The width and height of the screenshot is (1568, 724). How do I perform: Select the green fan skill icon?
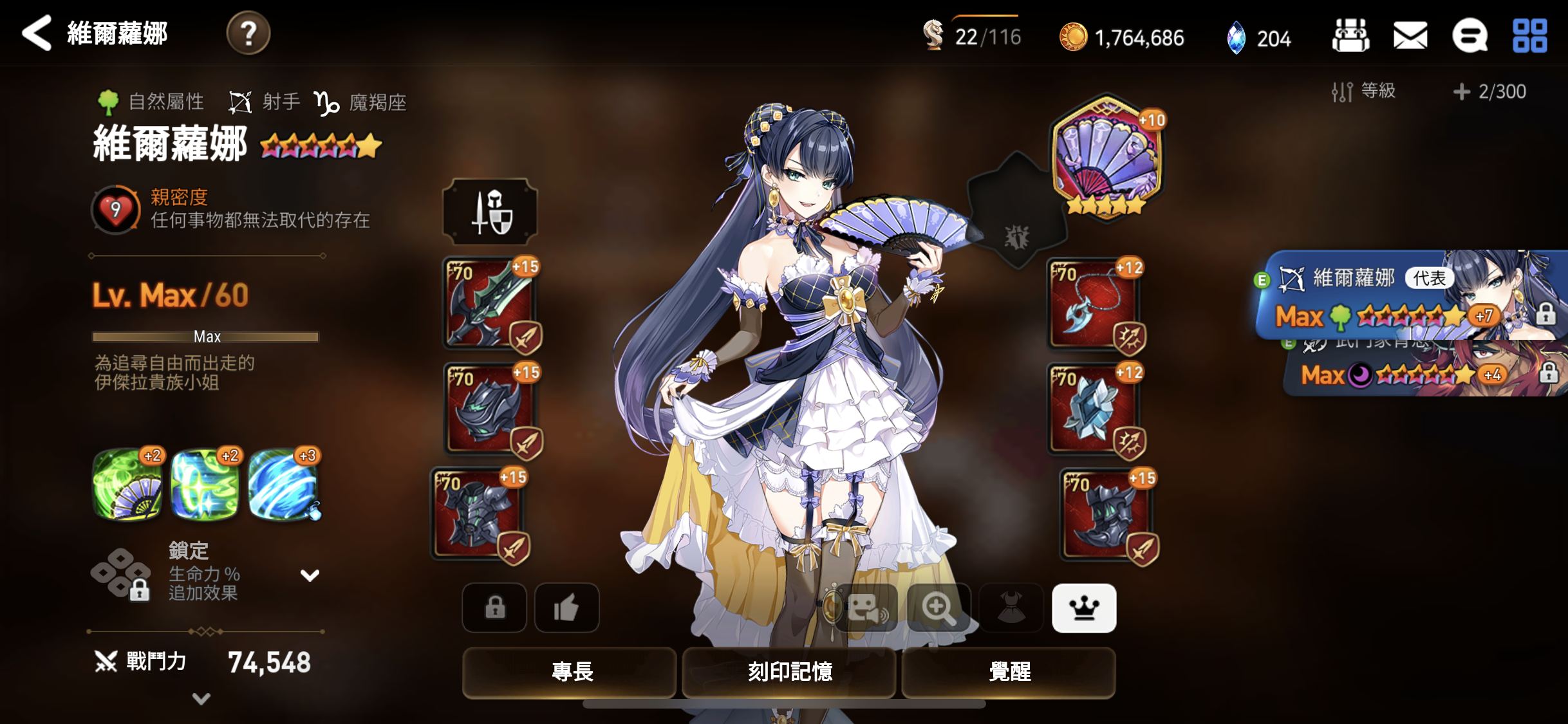127,485
